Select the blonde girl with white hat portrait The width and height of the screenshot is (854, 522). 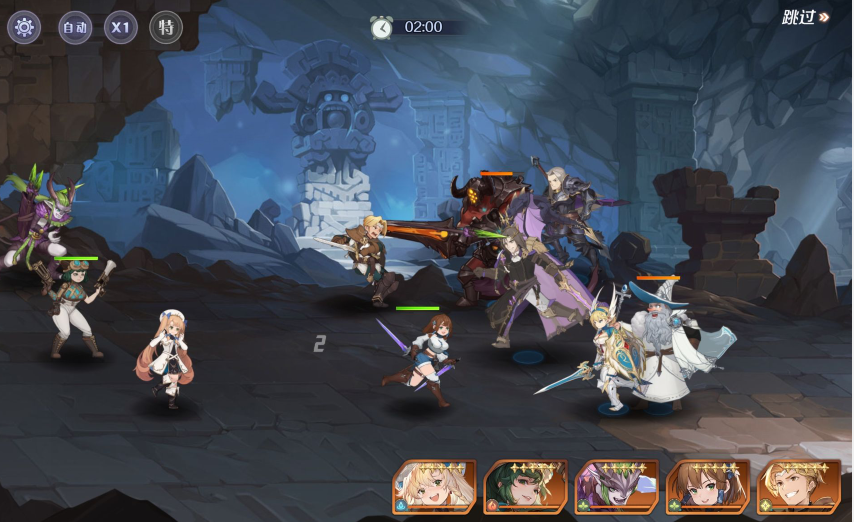coord(434,487)
